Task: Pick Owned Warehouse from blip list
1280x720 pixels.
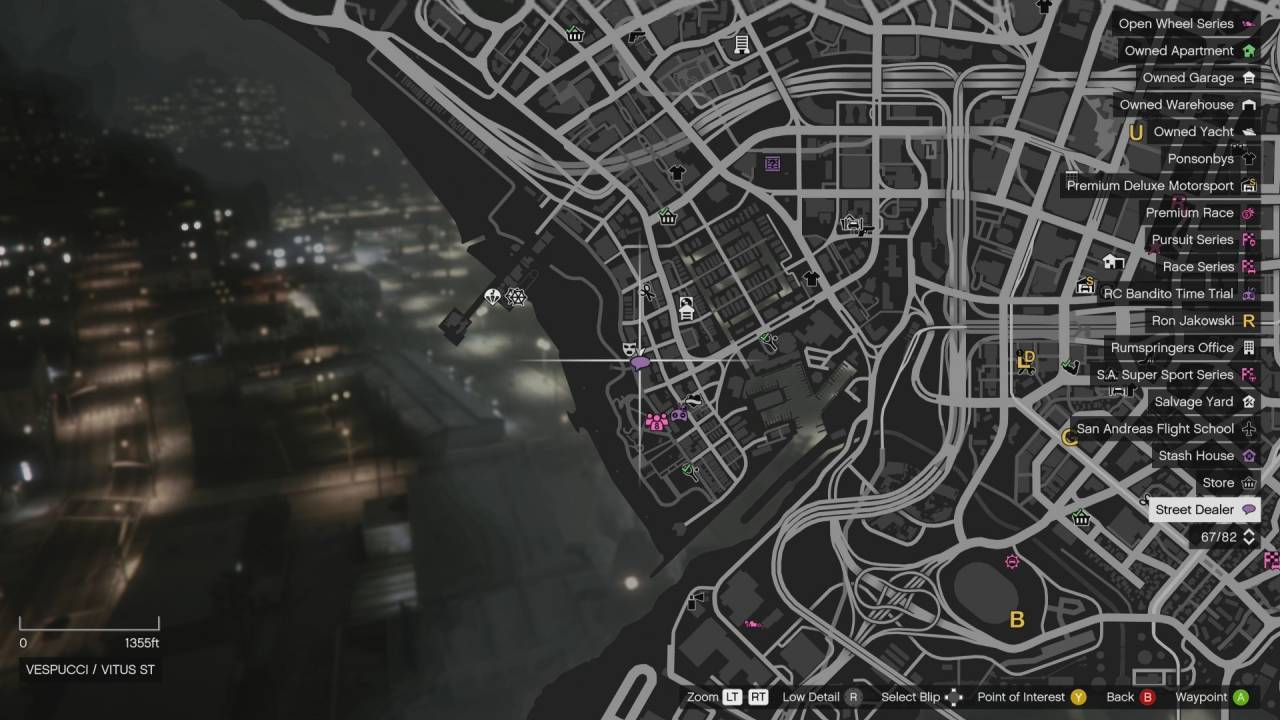Action: (1186, 105)
